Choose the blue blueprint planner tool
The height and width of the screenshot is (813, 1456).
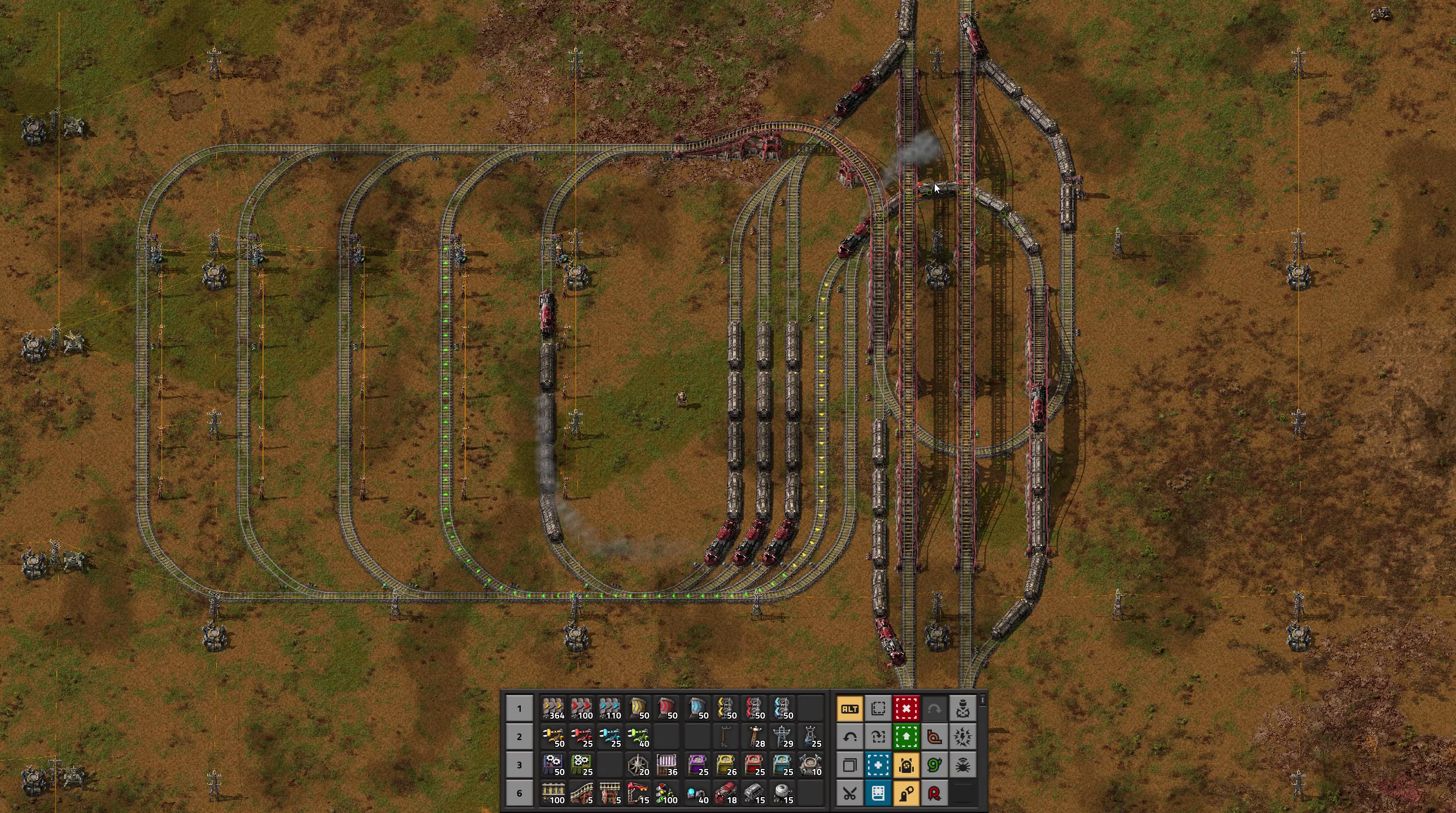pos(878,765)
